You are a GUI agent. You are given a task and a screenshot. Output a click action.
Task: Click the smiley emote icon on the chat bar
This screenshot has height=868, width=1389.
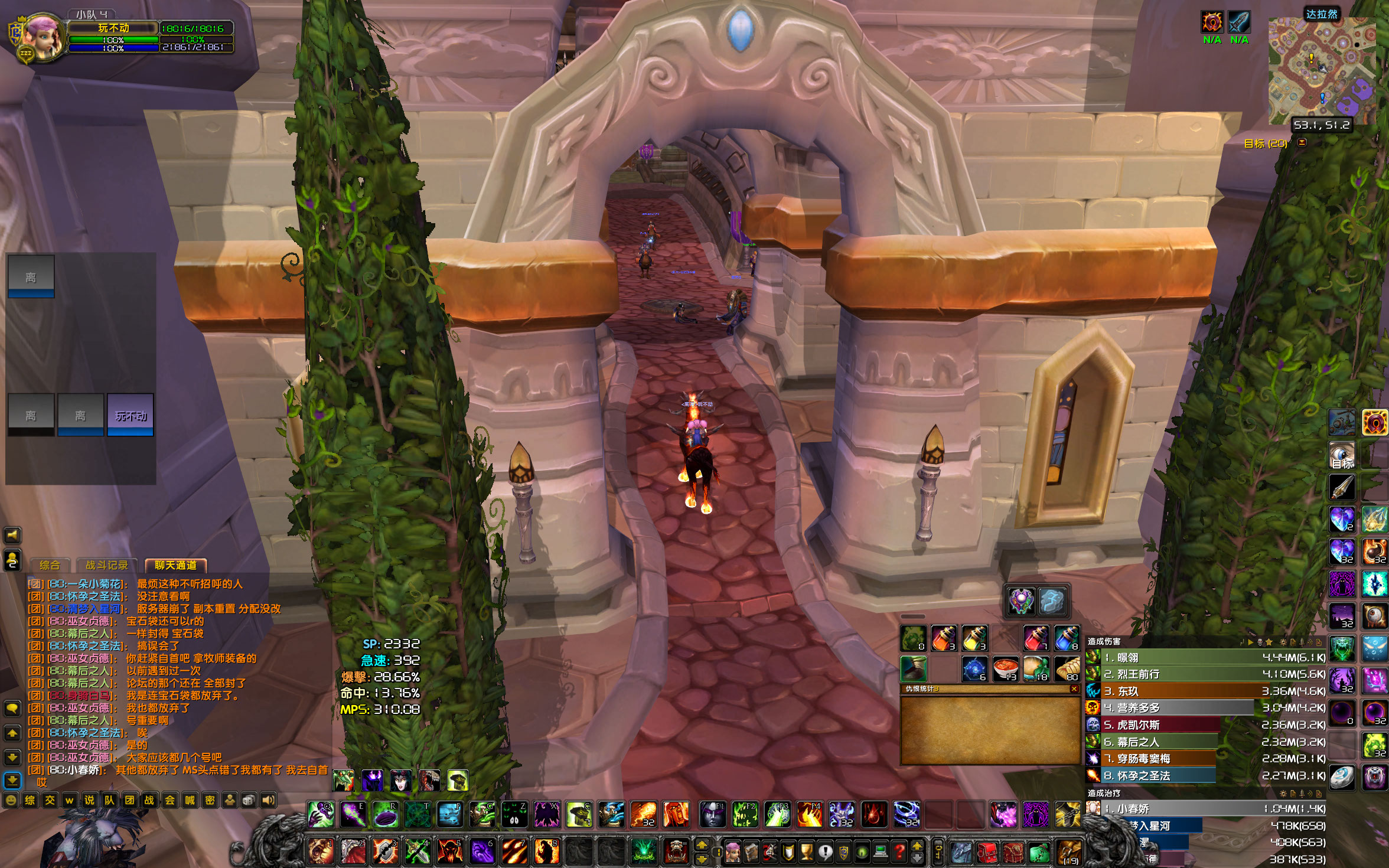coord(11,800)
